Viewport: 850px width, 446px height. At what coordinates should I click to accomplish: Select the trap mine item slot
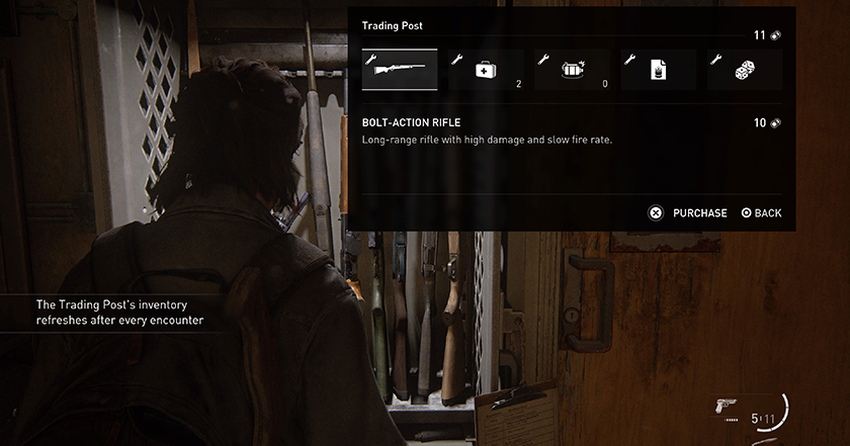[571, 70]
